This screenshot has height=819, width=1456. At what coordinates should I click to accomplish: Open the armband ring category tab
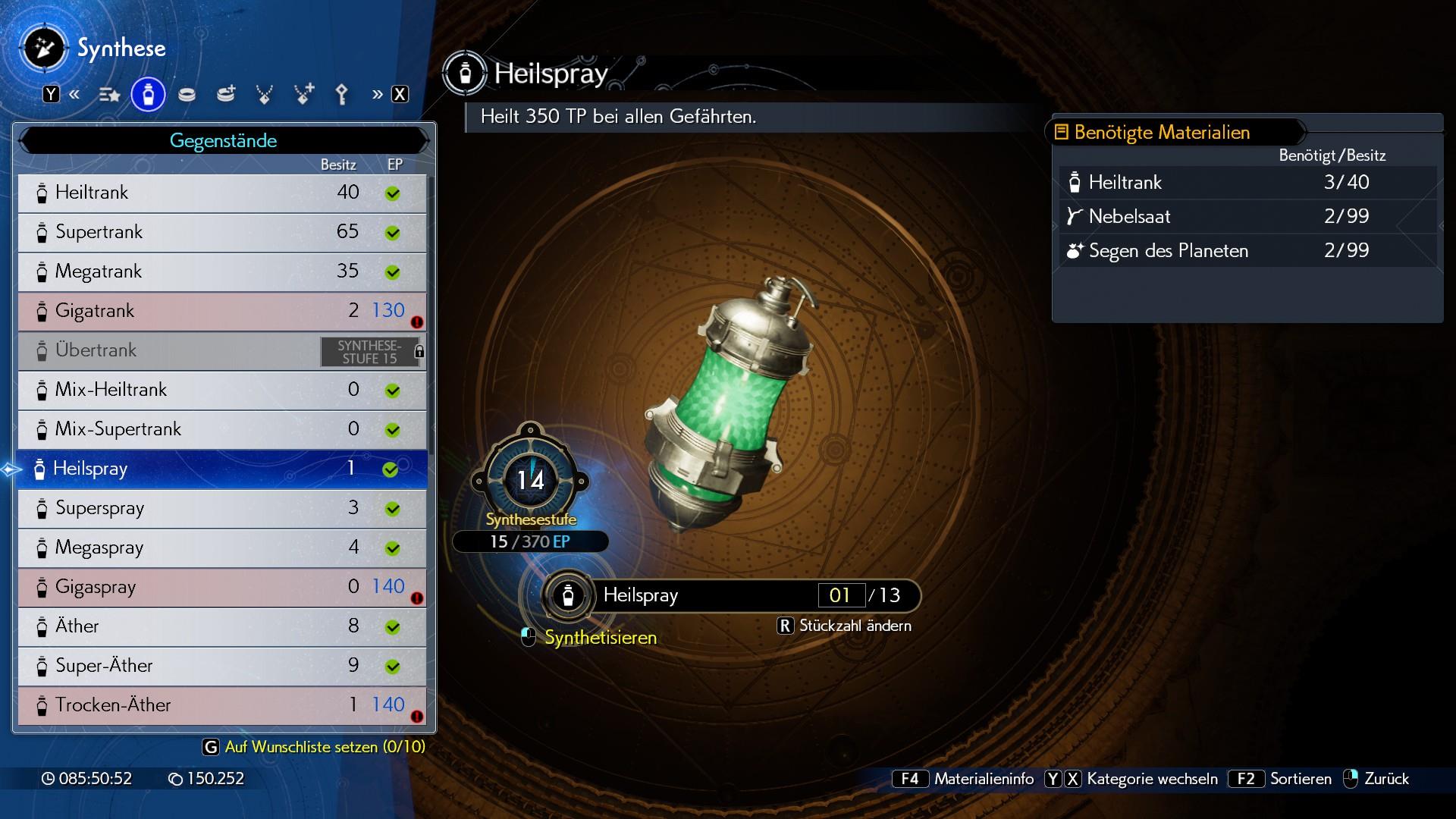point(187,95)
